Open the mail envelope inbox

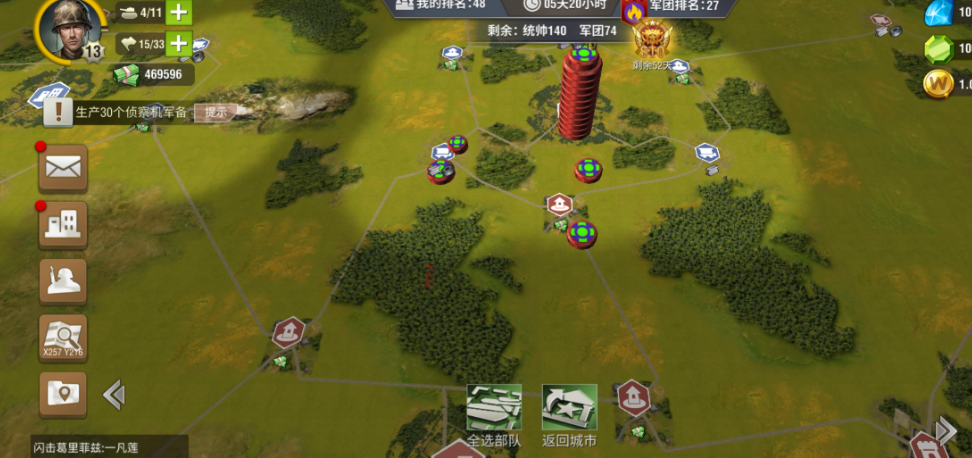click(x=63, y=168)
